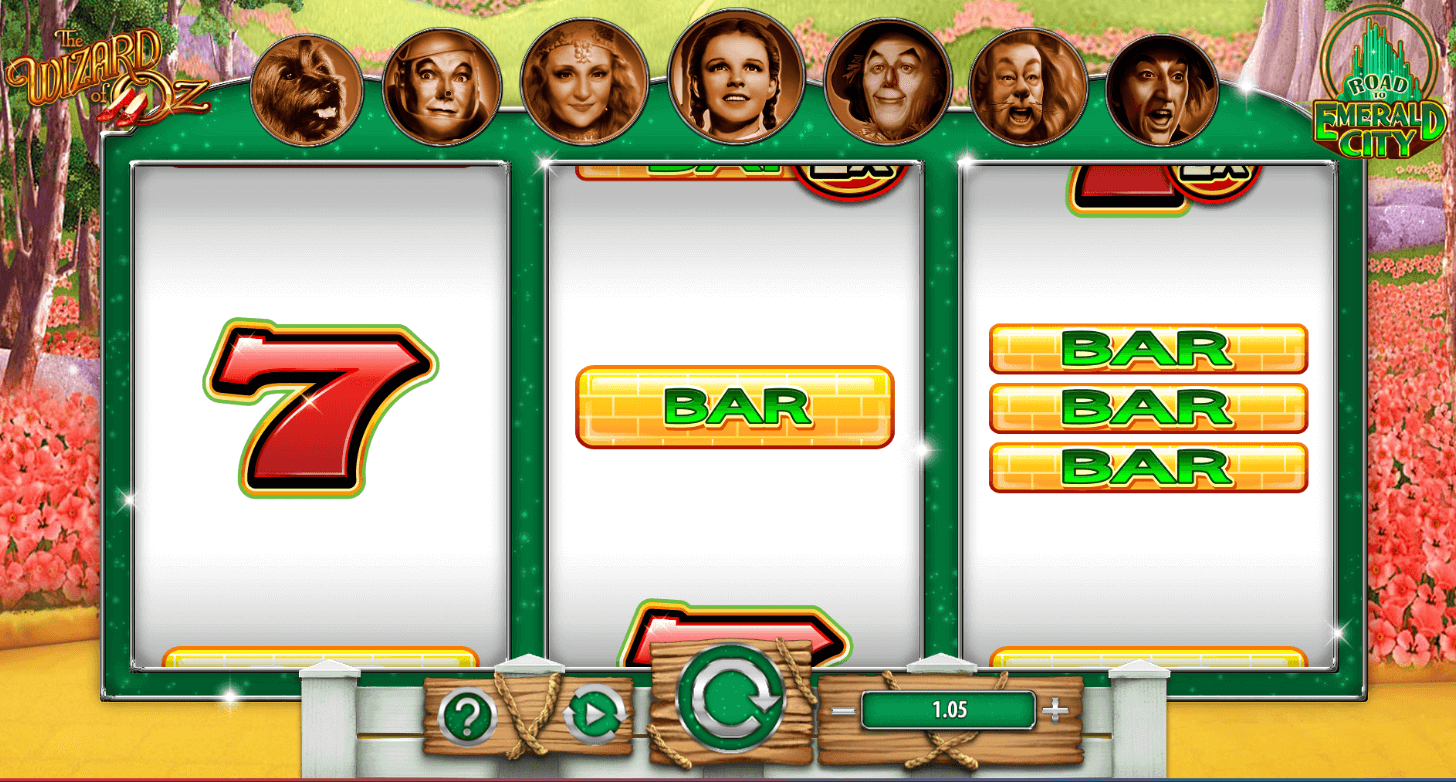Increase the bet with the plus button

pos(1055,711)
